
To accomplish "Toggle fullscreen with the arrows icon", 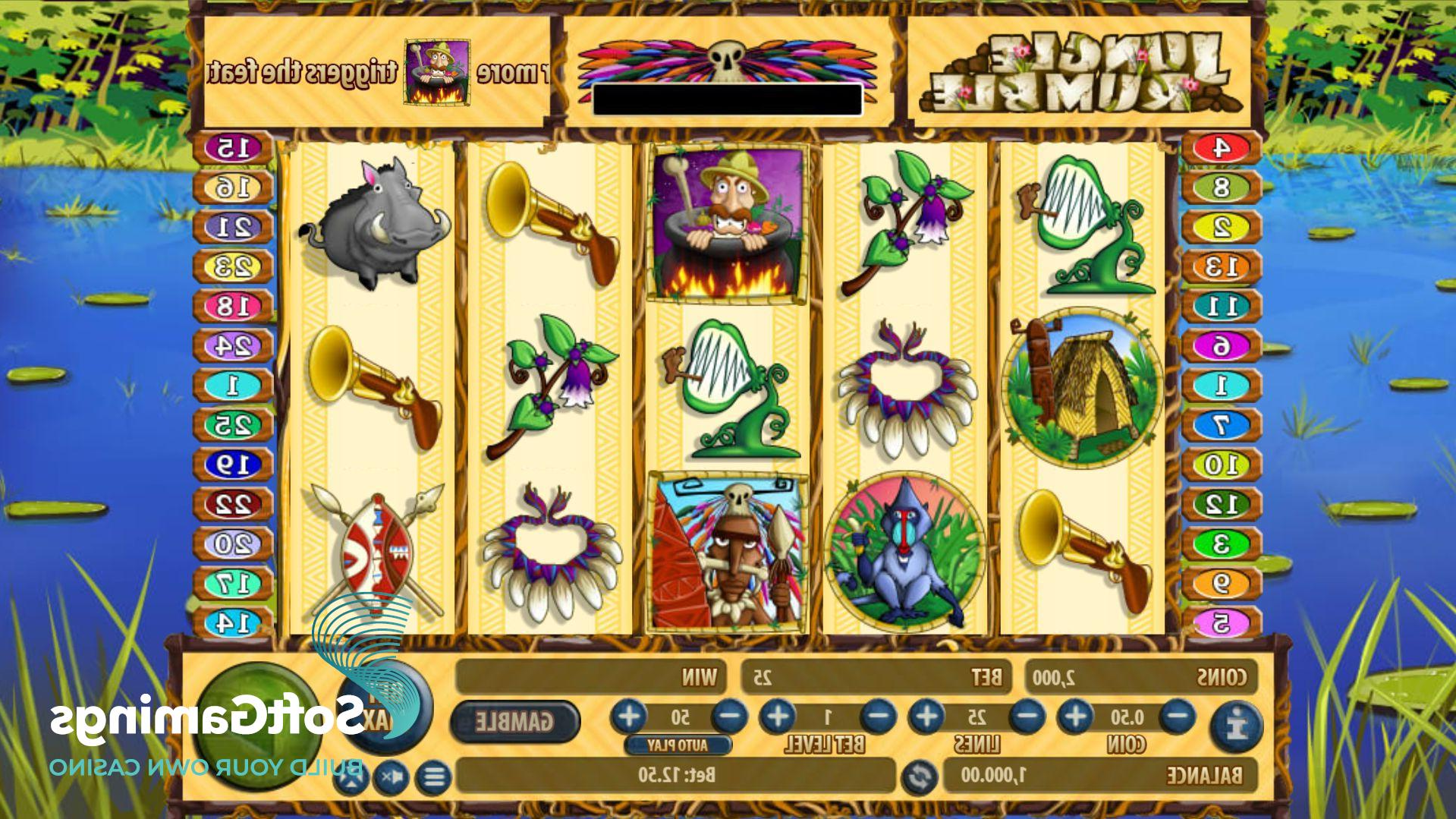I will pyautogui.click(x=351, y=777).
